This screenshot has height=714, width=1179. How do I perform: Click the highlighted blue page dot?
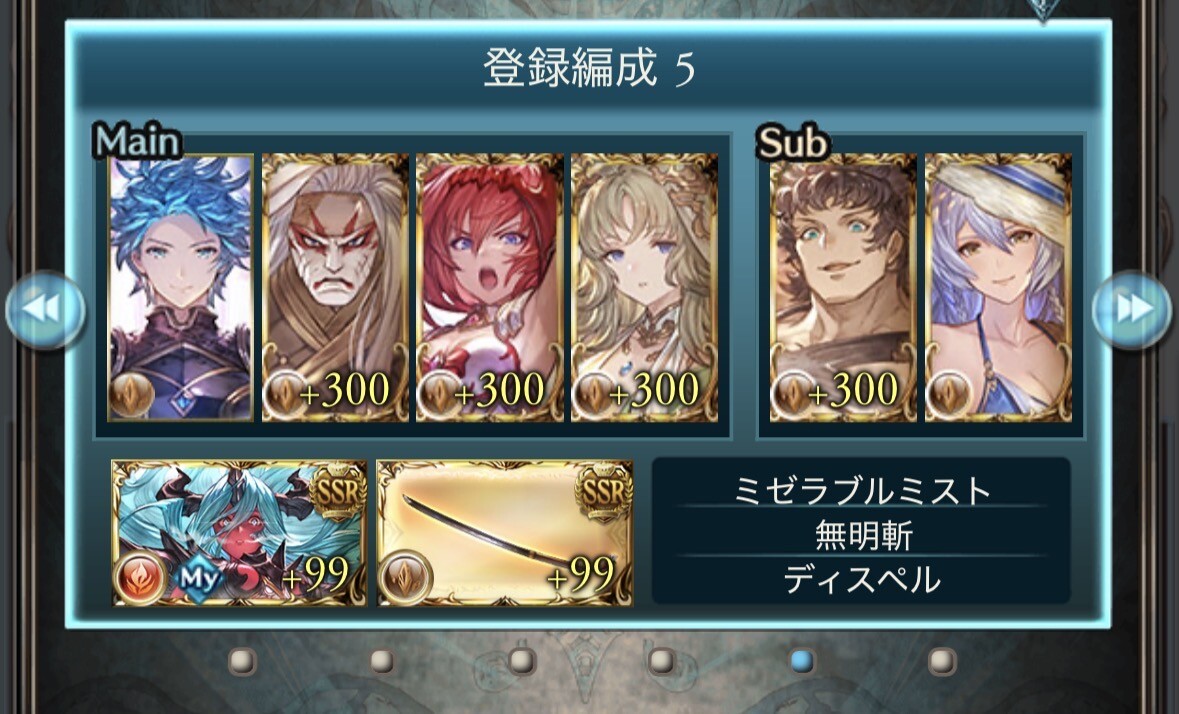[x=801, y=661]
